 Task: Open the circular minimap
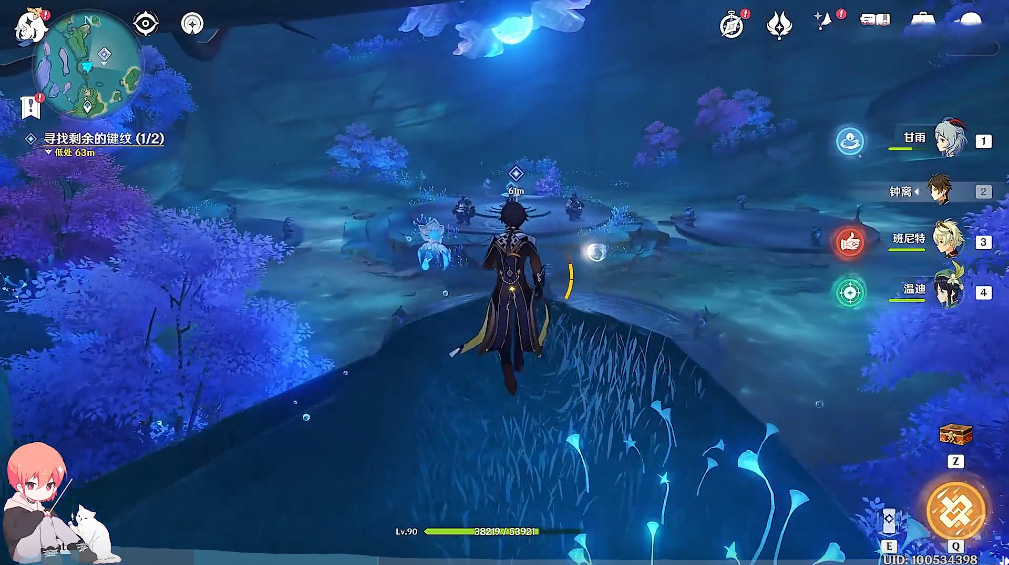click(x=88, y=65)
